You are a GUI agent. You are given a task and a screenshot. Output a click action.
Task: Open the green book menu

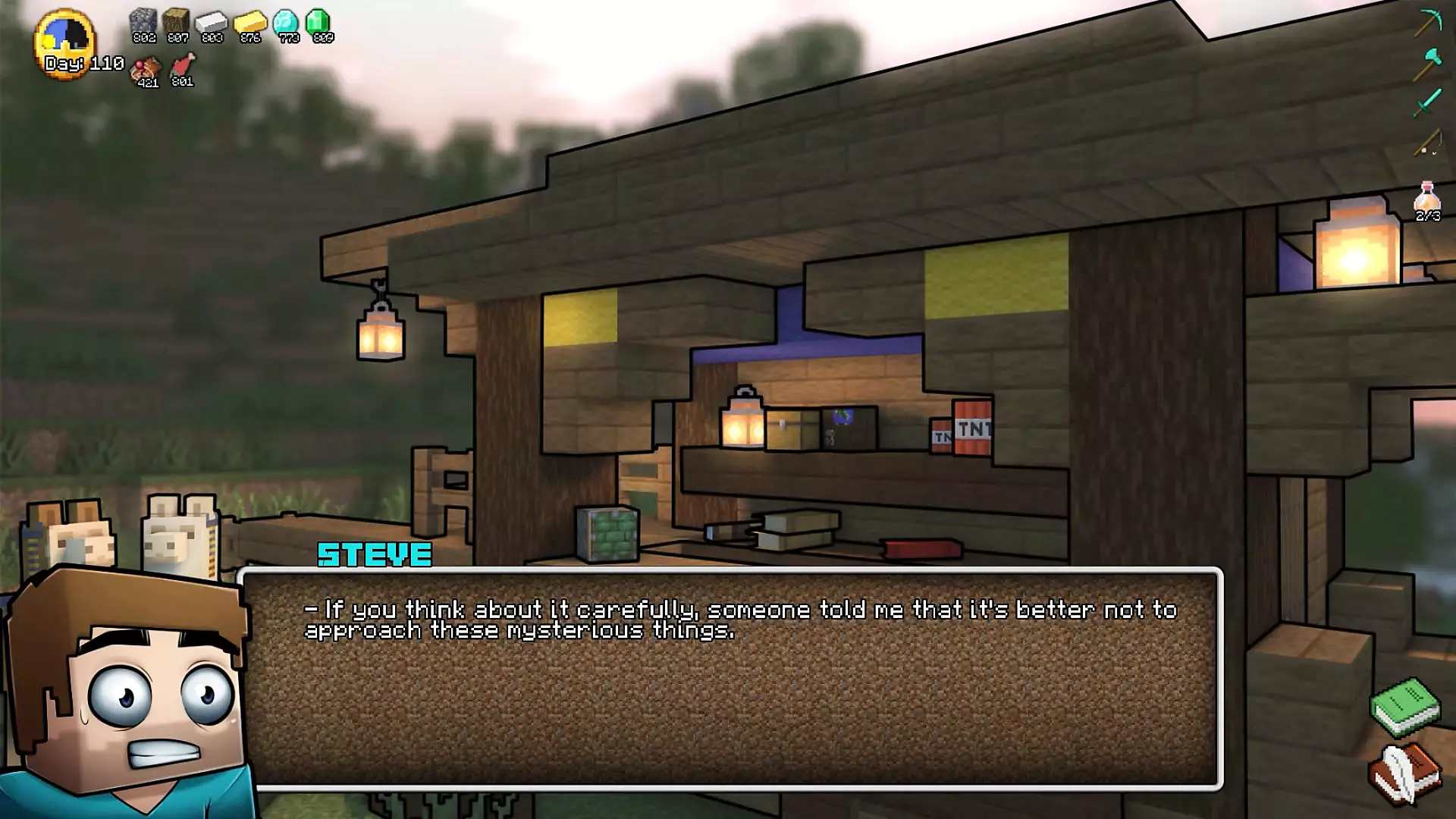1405,707
